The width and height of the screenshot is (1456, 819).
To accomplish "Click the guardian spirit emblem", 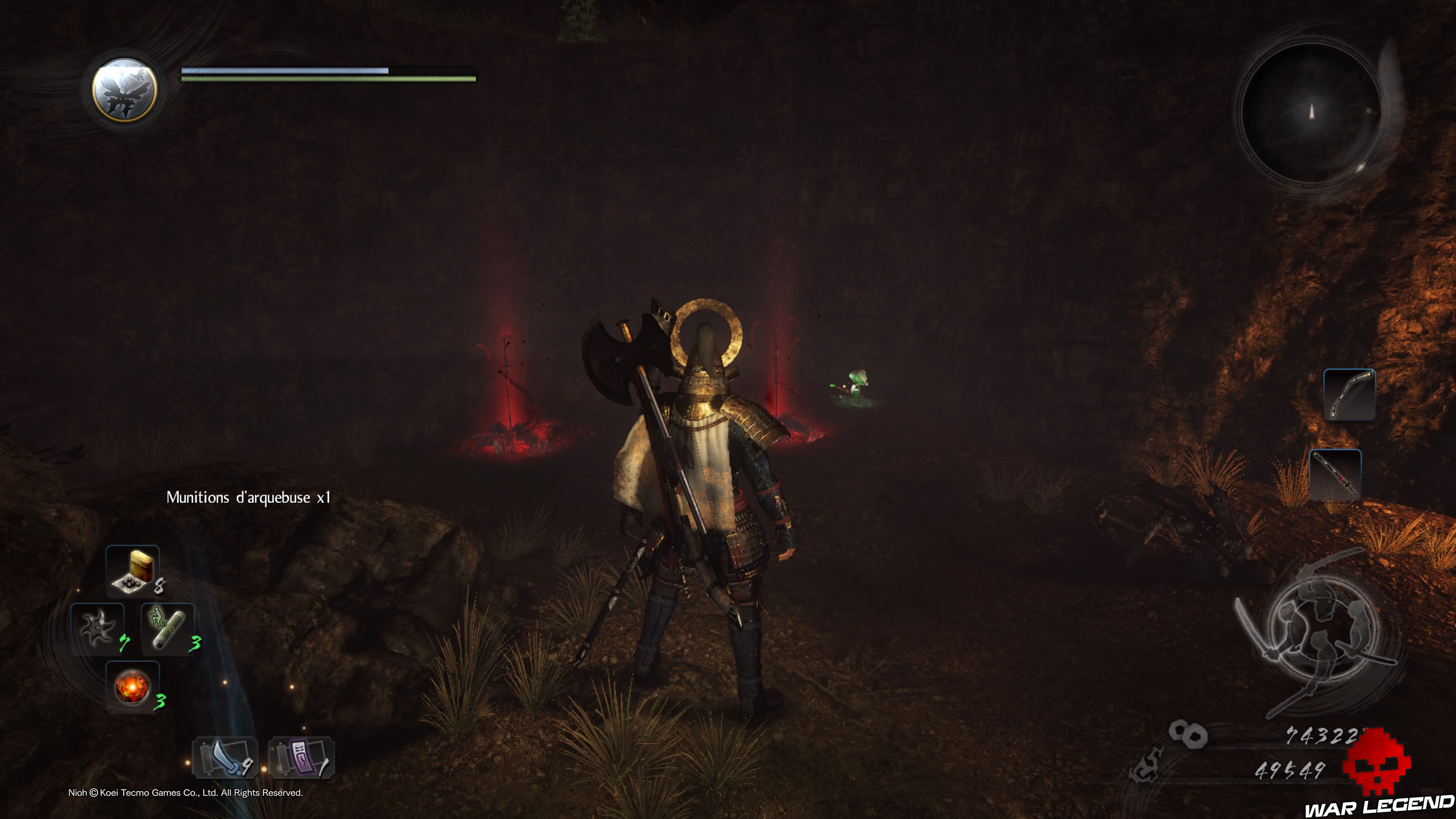I will tap(125, 90).
